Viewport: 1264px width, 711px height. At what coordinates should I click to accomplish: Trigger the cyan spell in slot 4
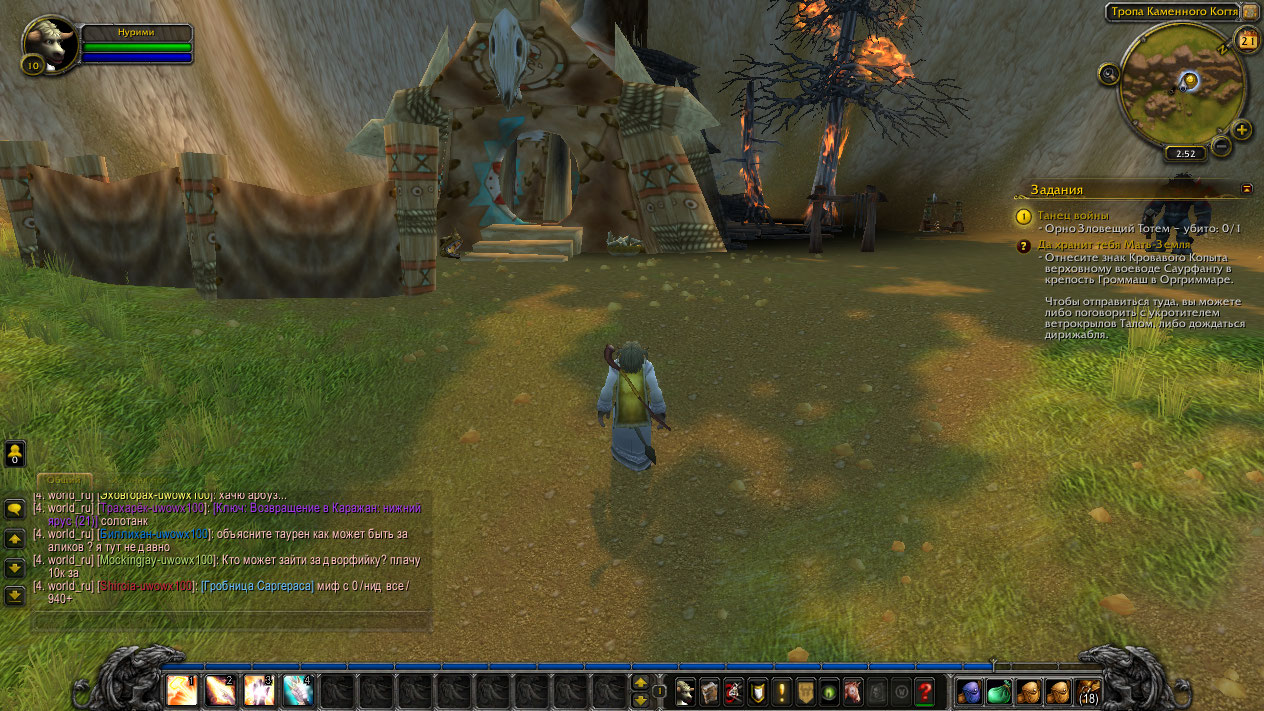pyautogui.click(x=298, y=690)
